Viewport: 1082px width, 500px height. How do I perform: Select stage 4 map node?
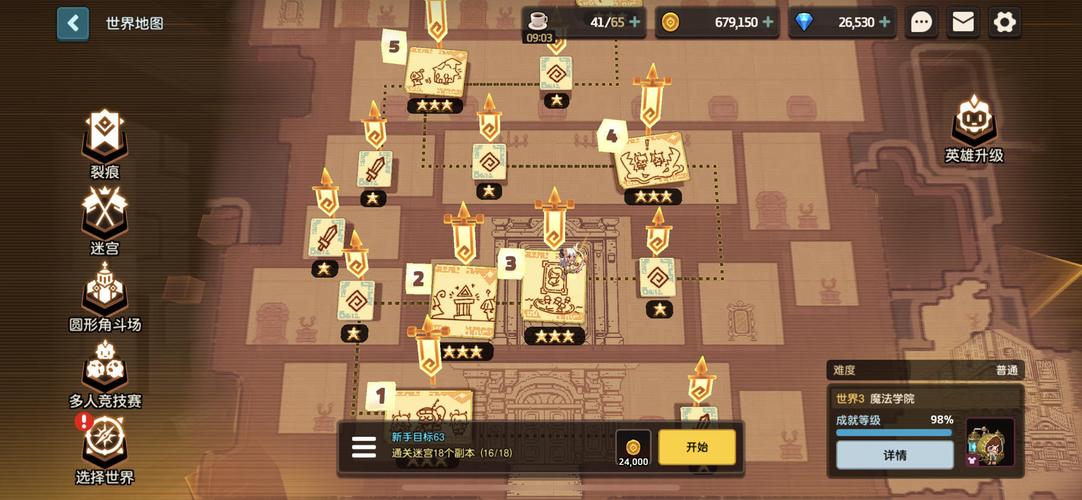[651, 160]
